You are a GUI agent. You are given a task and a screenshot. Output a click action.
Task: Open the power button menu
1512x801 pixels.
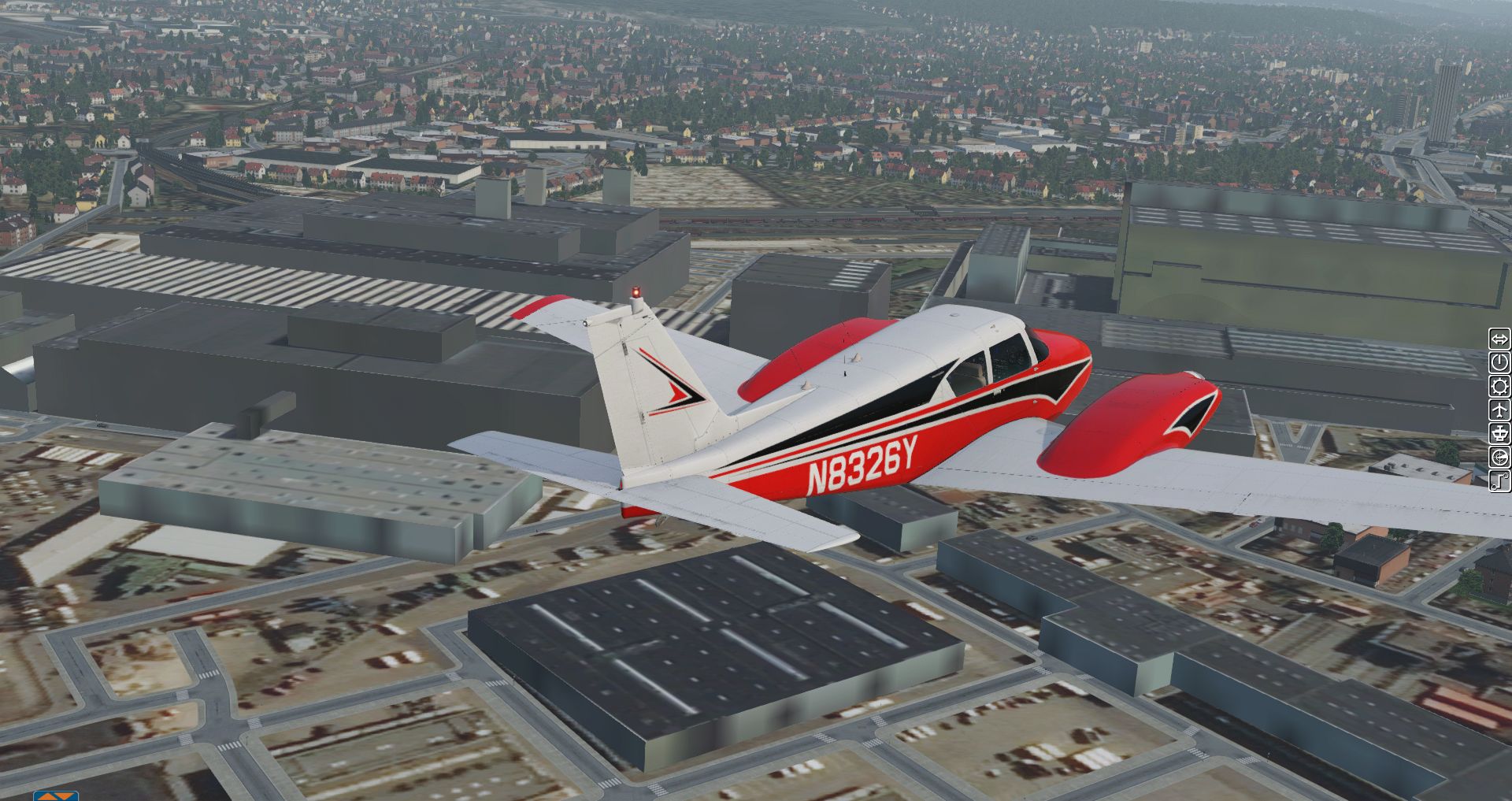coord(1499,362)
